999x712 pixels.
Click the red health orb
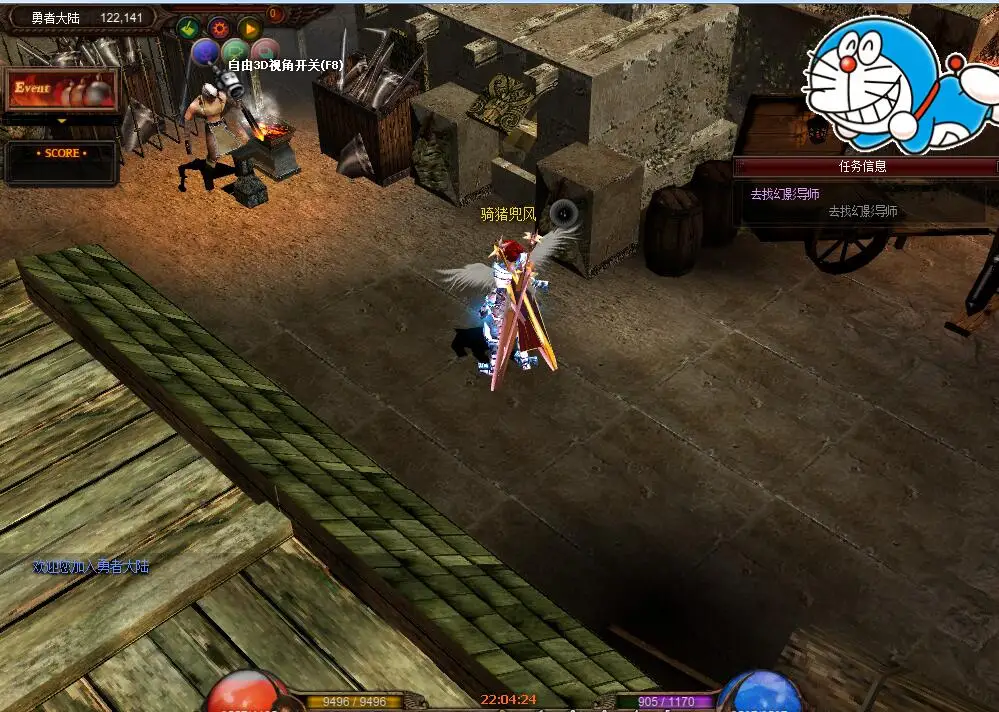coord(247,693)
